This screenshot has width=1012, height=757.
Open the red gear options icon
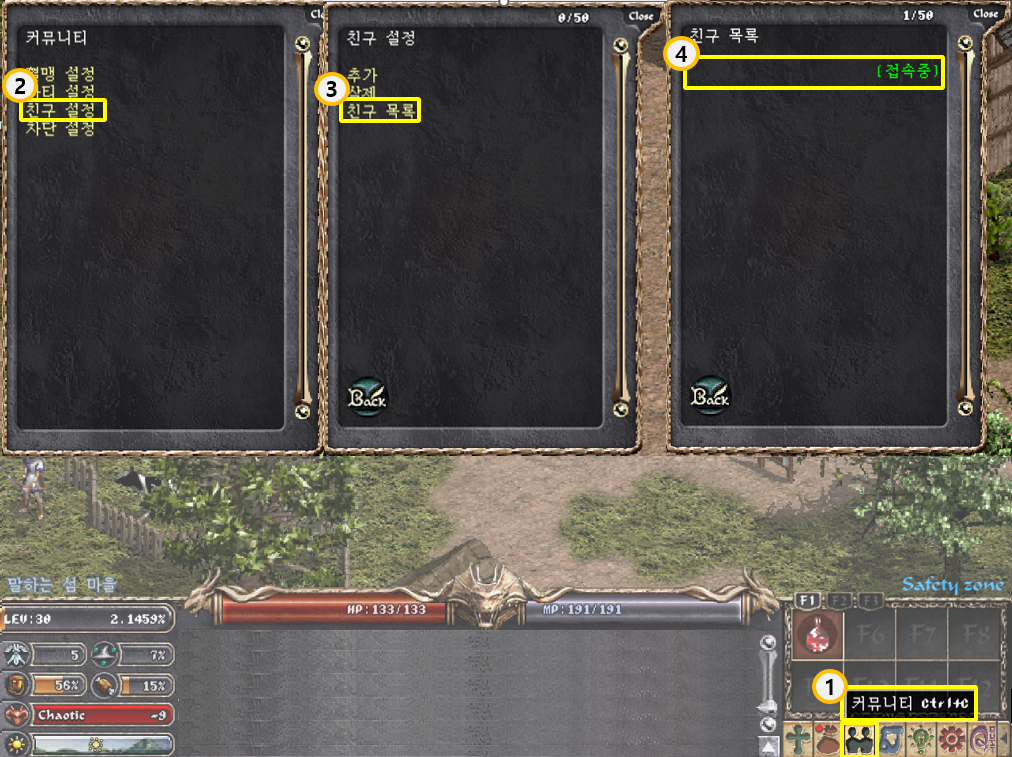pyautogui.click(x=951, y=739)
